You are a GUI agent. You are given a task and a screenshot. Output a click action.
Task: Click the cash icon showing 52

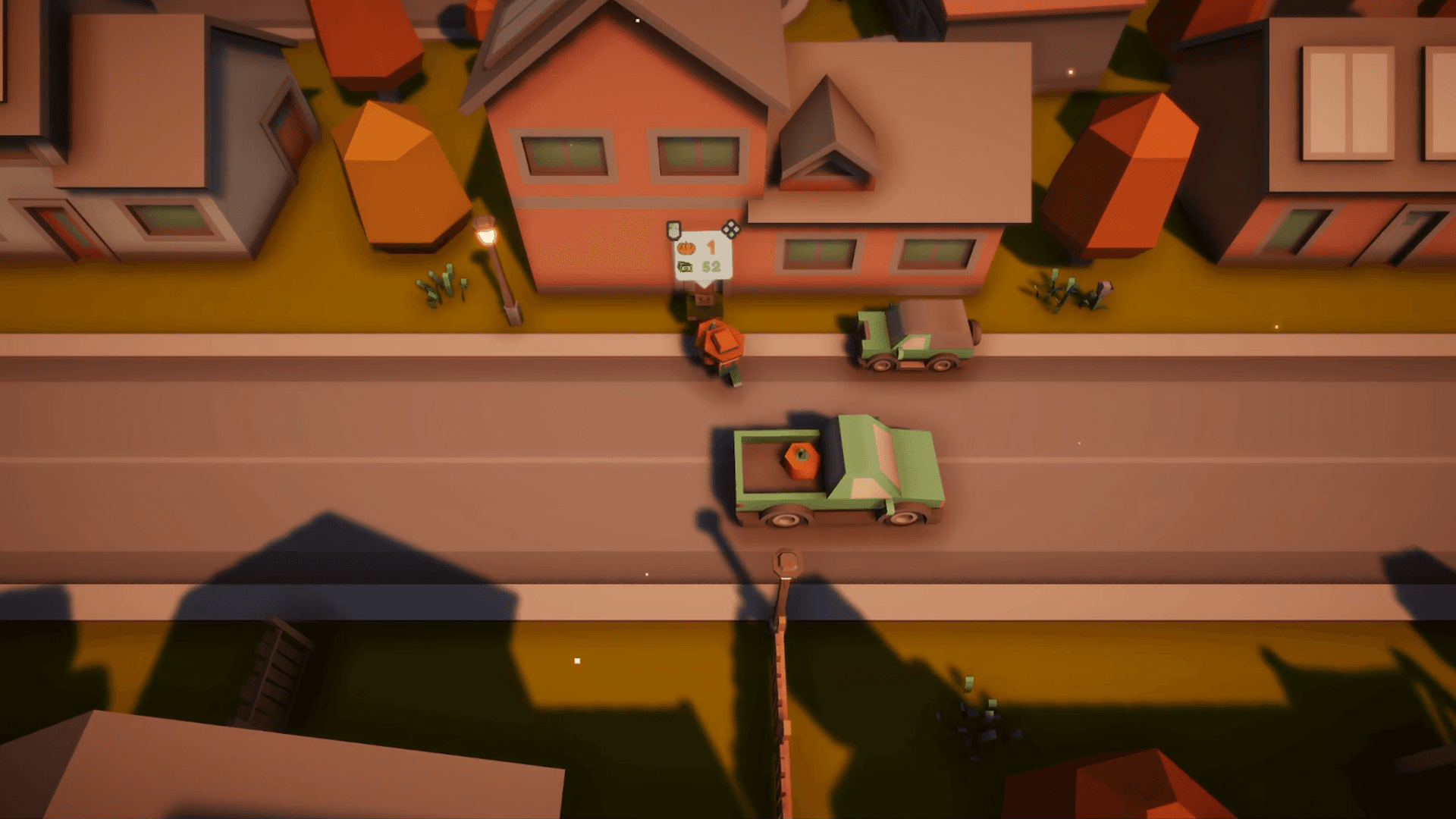(x=685, y=267)
